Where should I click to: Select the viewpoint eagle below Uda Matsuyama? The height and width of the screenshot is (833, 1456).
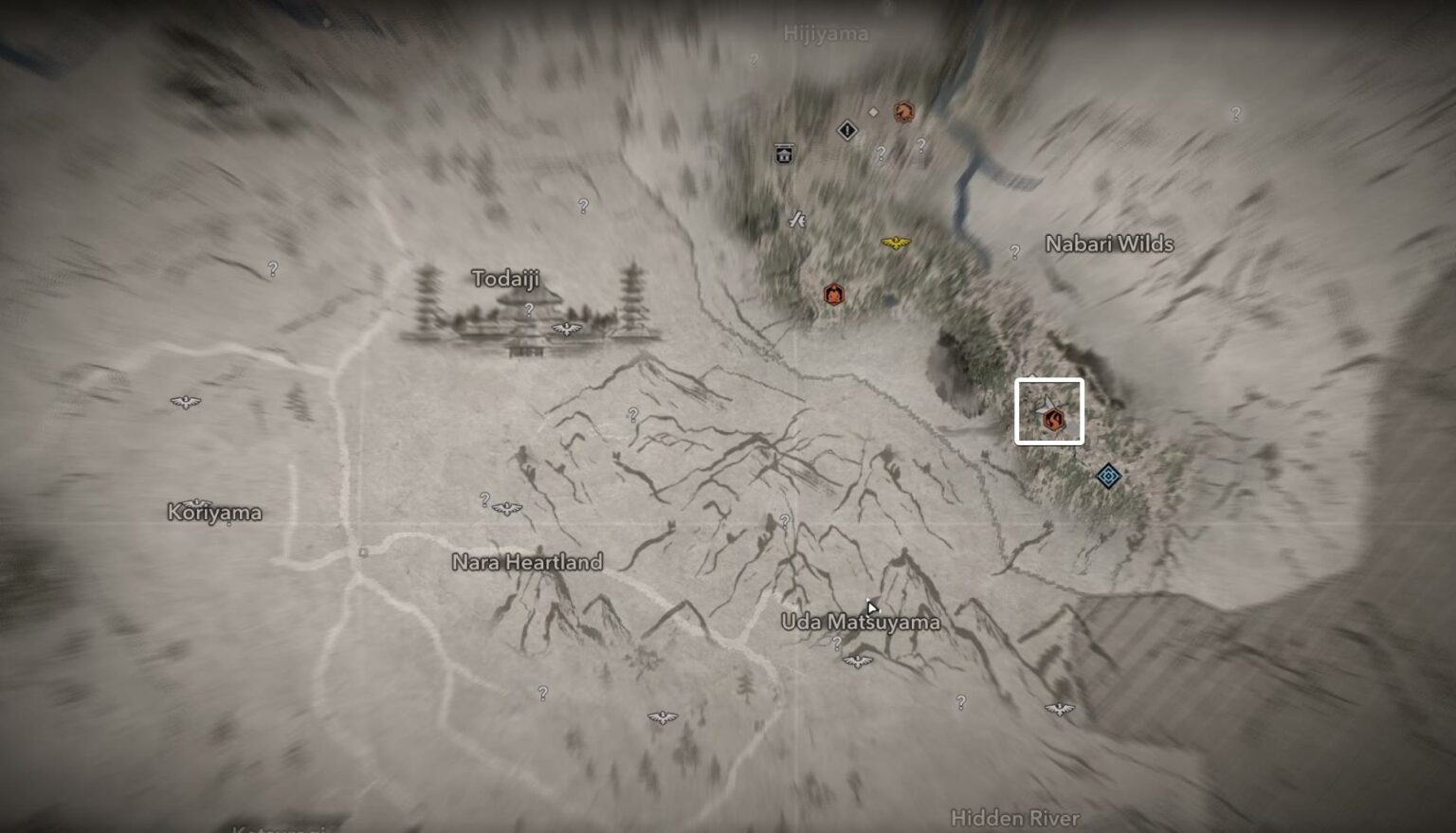click(x=858, y=661)
